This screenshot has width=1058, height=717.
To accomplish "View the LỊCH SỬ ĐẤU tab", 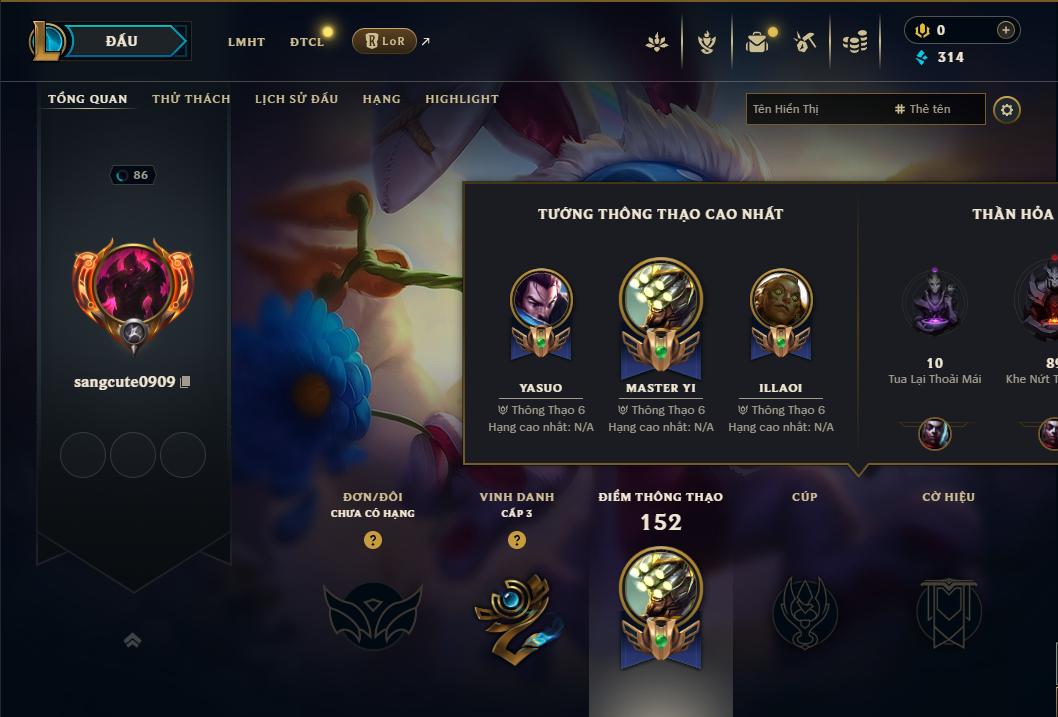I will [x=296, y=99].
